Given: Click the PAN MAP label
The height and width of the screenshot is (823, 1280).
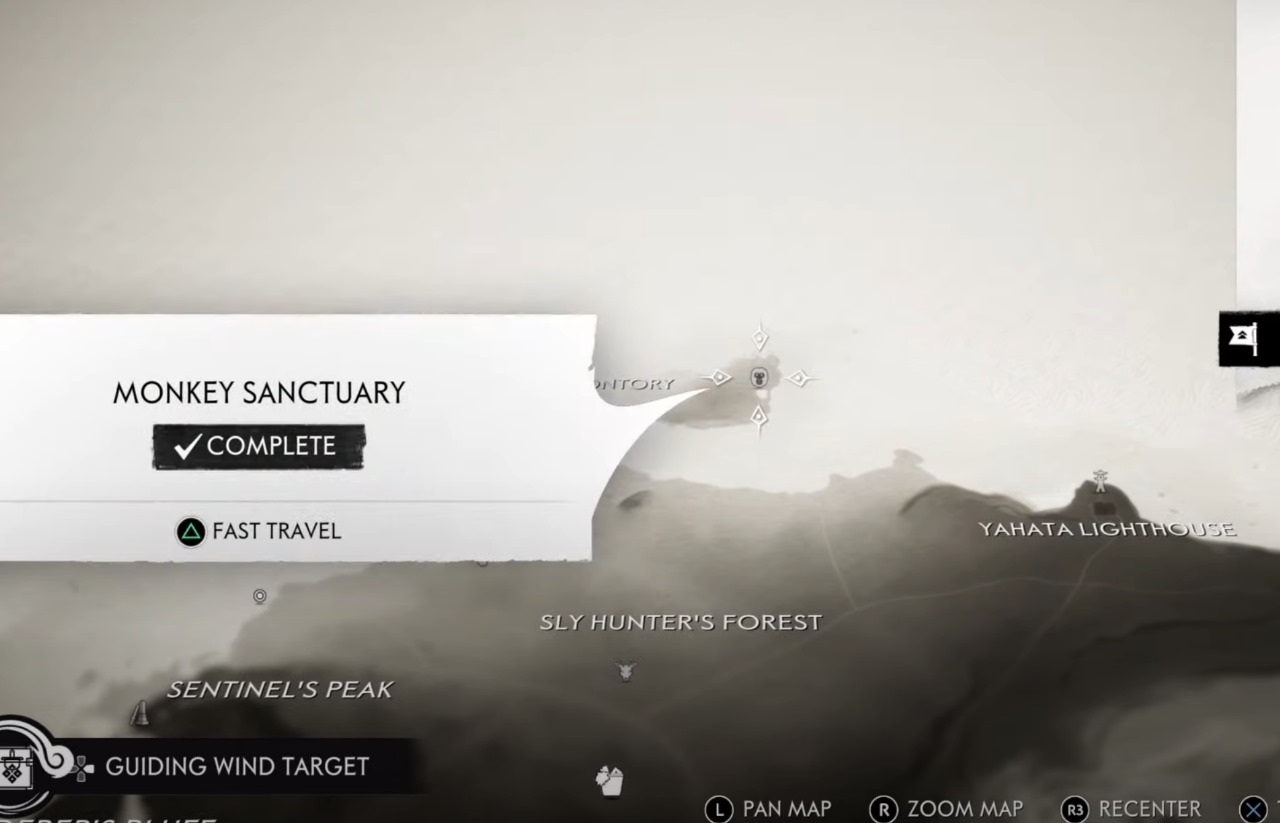Looking at the screenshot, I should (784, 809).
